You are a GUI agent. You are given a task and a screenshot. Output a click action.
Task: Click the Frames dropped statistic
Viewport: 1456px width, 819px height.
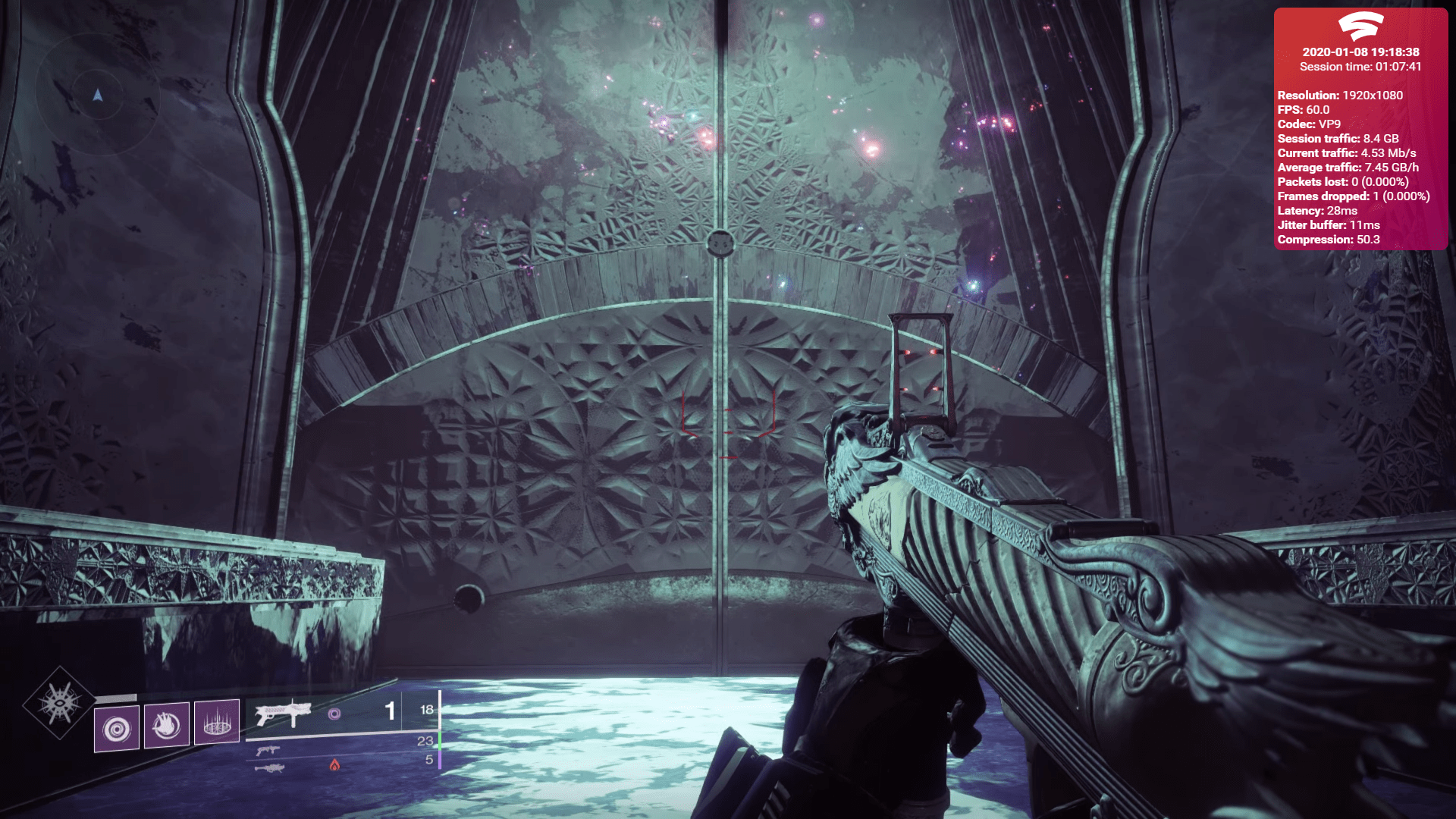1353,196
